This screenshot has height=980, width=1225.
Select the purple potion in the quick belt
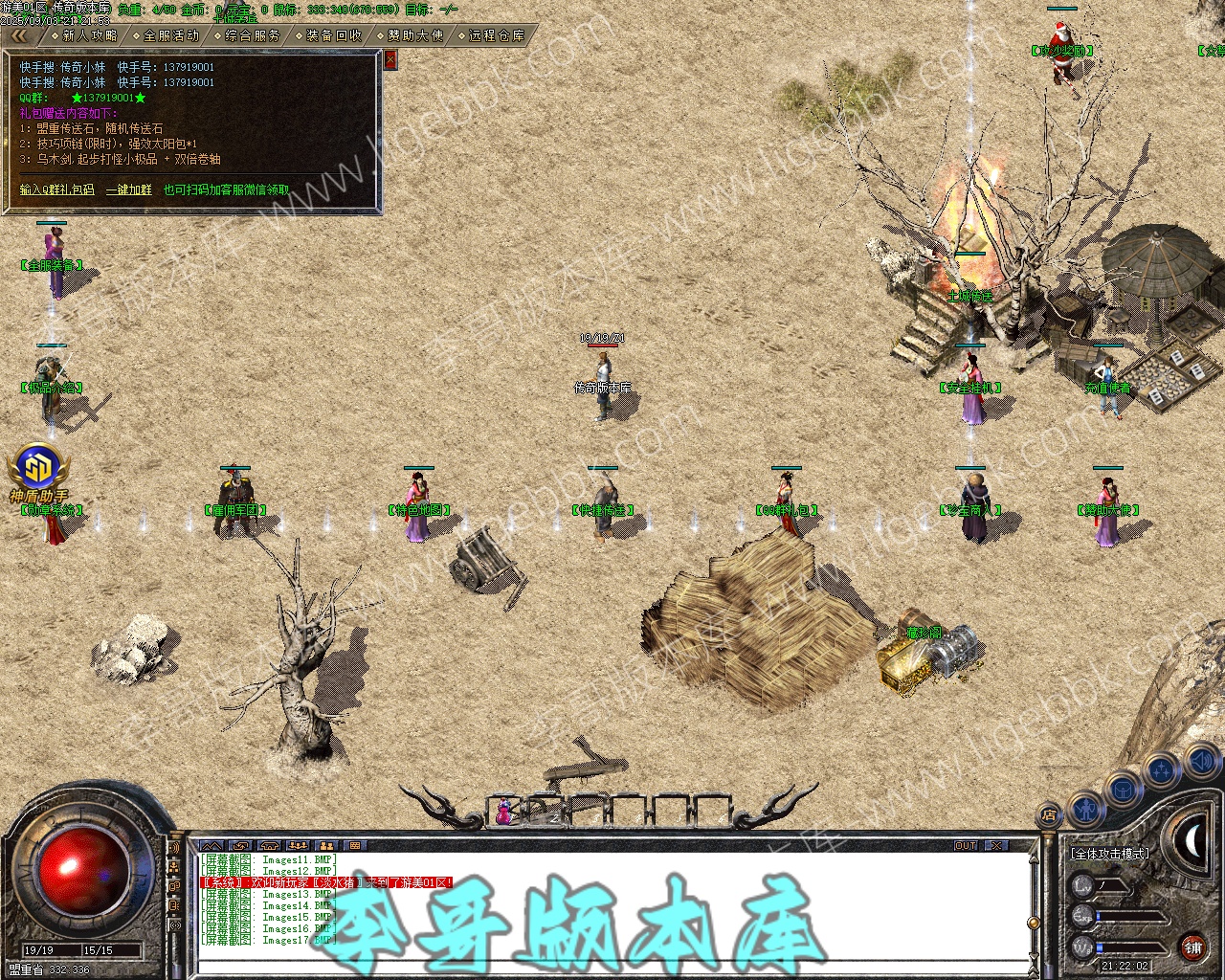pos(503,813)
